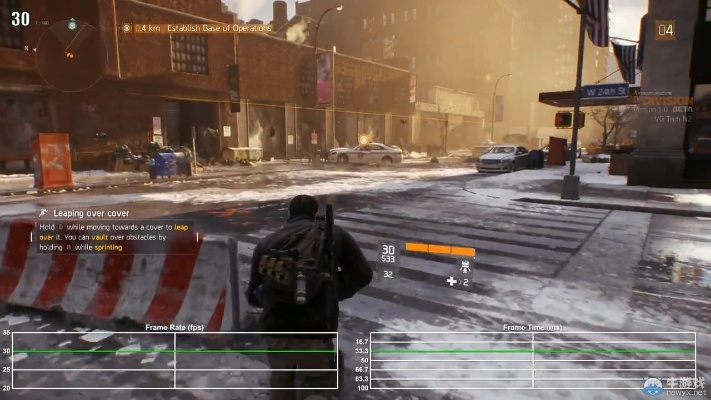Use the medkit cross icon
The image size is (711, 400).
click(451, 282)
